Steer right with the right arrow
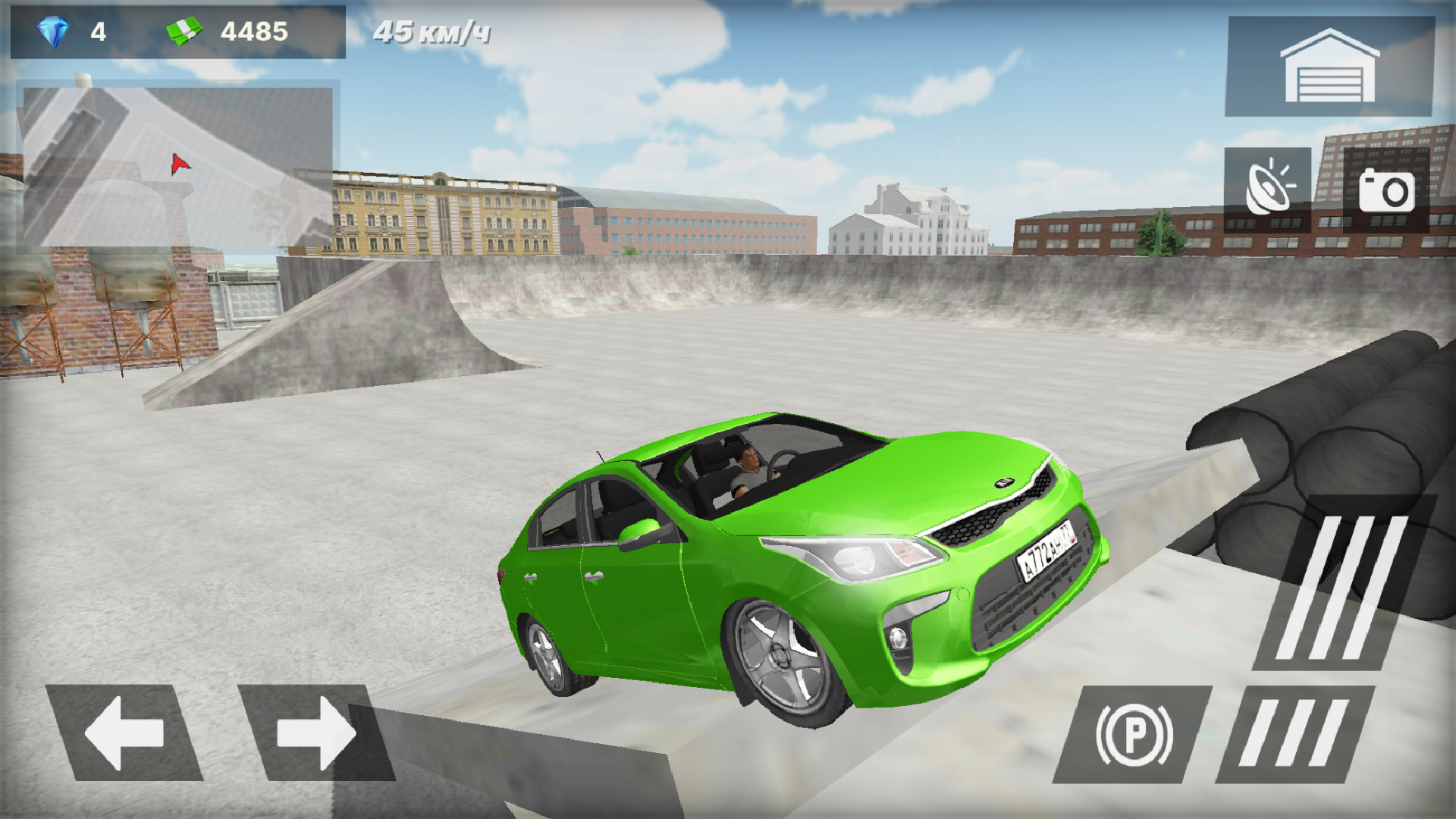 coord(316,733)
